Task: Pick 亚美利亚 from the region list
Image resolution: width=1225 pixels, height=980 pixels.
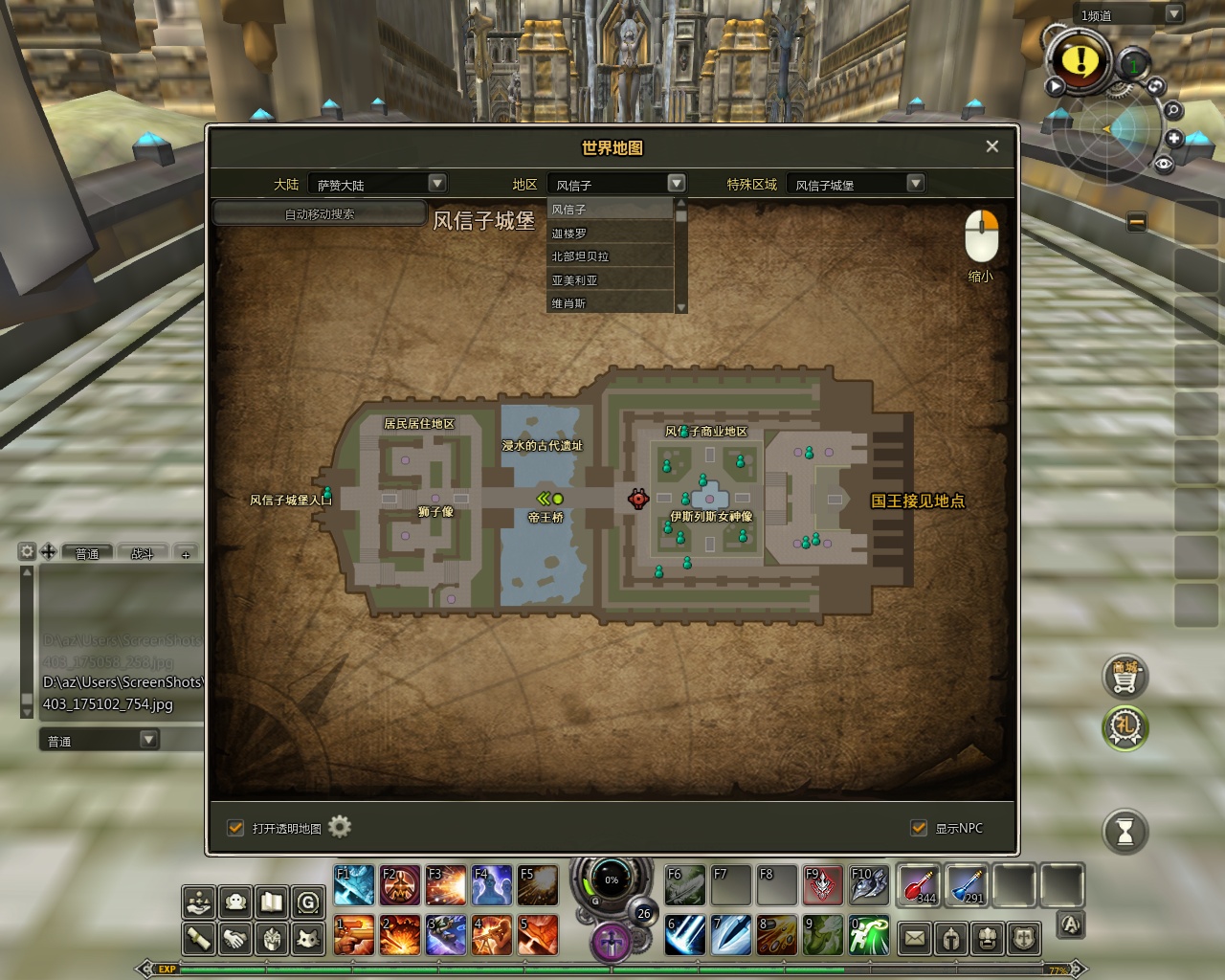Action: [x=610, y=279]
